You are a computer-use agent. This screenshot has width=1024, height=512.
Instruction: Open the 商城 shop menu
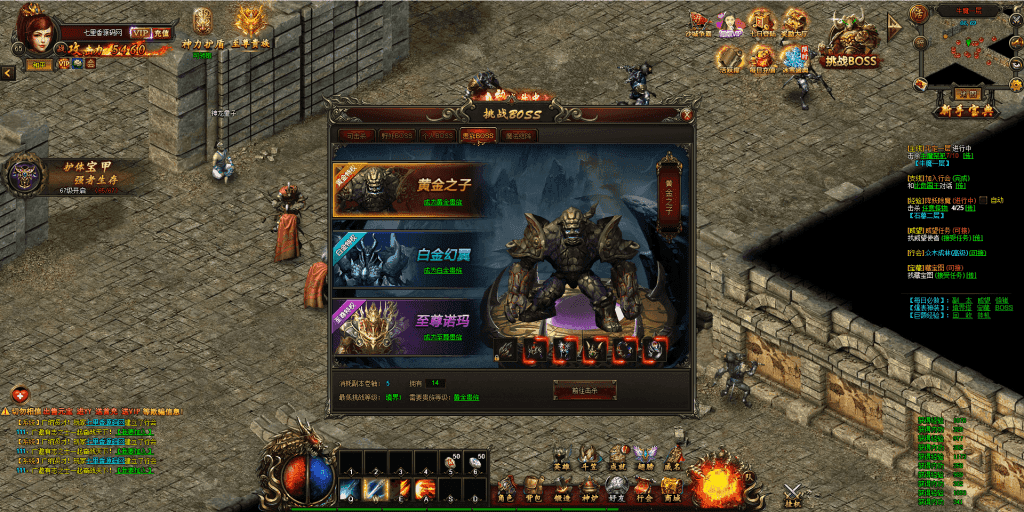click(672, 489)
